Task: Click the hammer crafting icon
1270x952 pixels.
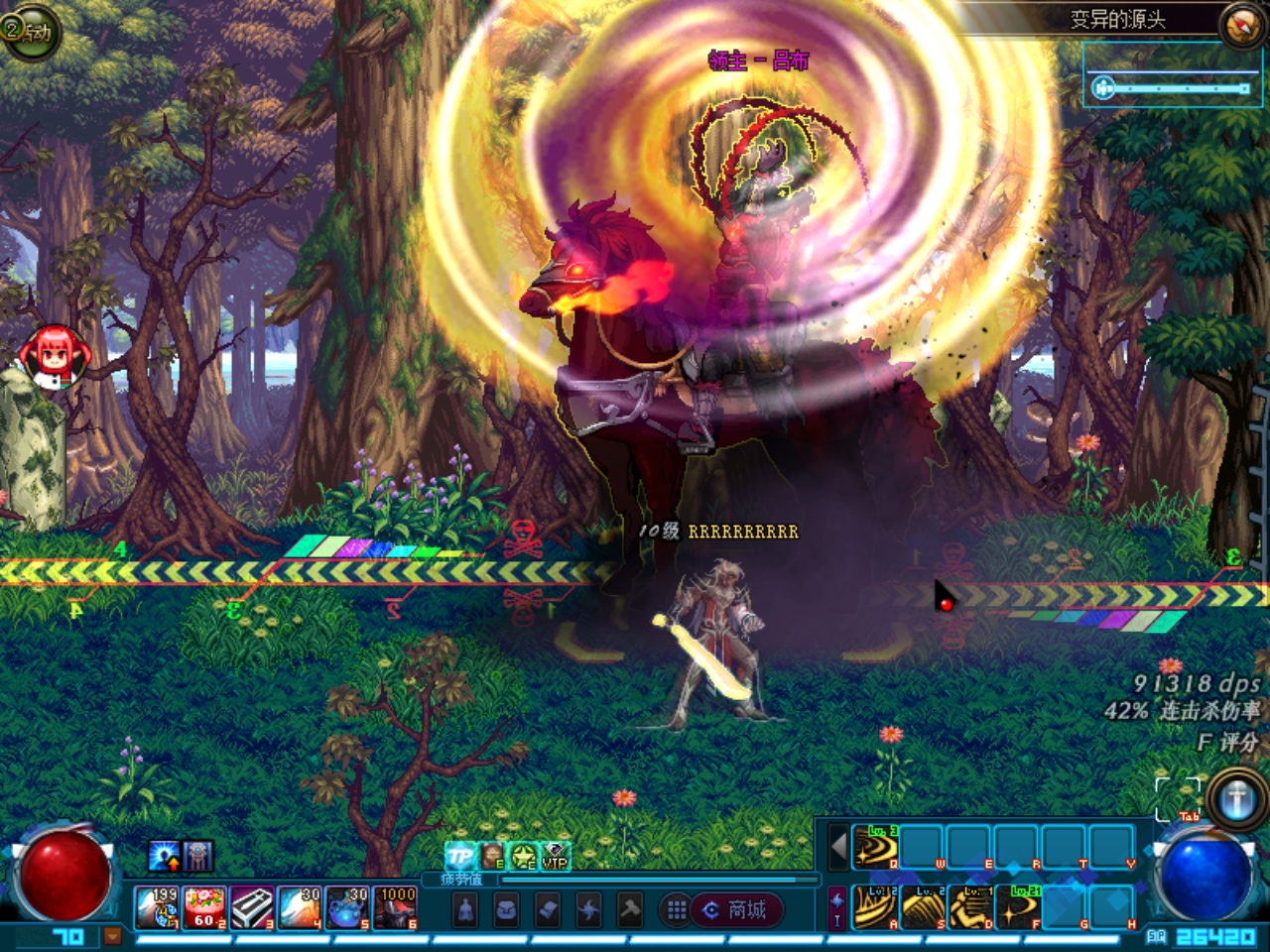Action: (630, 911)
